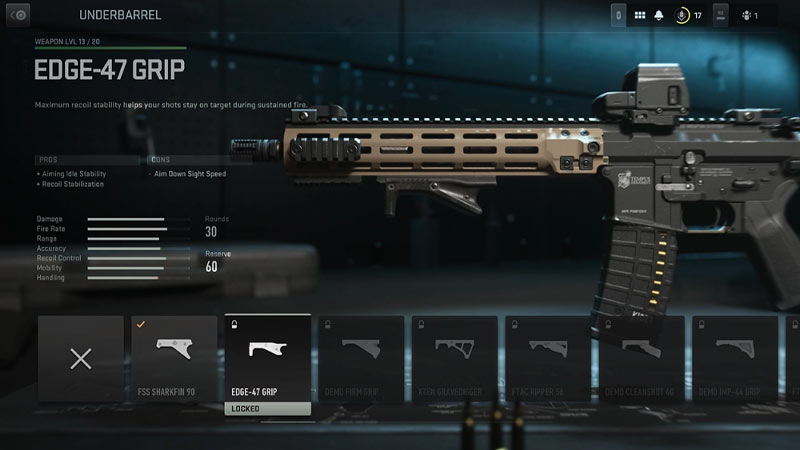The height and width of the screenshot is (450, 800).
Task: Go back using the top-left back button
Action: (19, 15)
